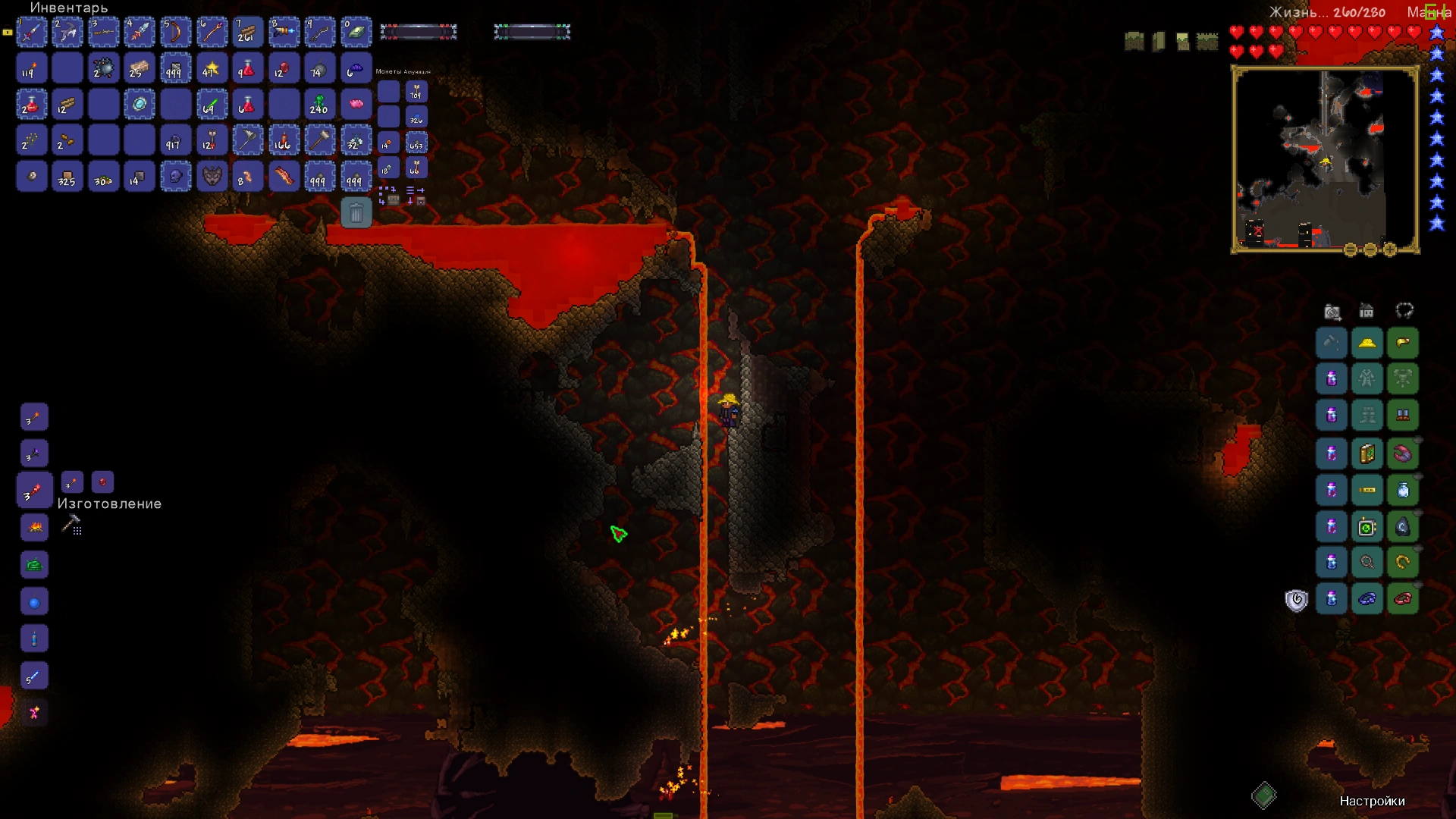
Task: Click the defense shield icon on the equipment panel
Action: [1298, 598]
